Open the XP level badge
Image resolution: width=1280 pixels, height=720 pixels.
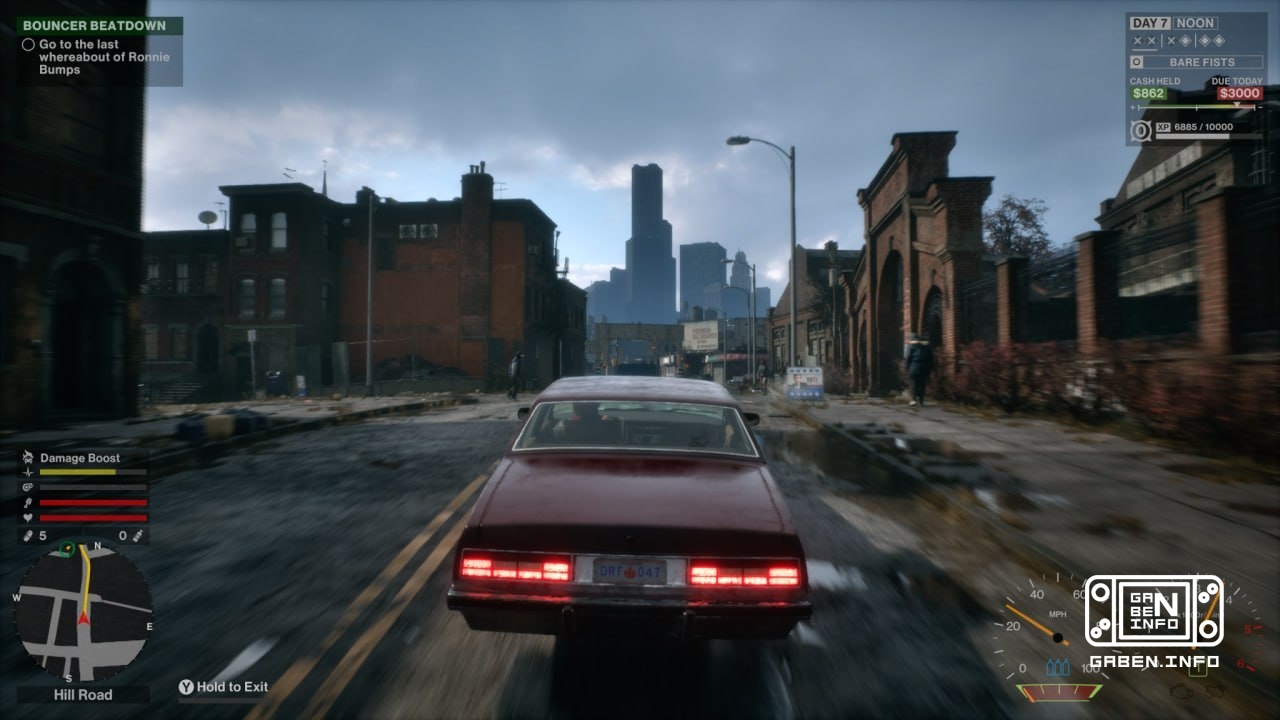tap(1141, 131)
